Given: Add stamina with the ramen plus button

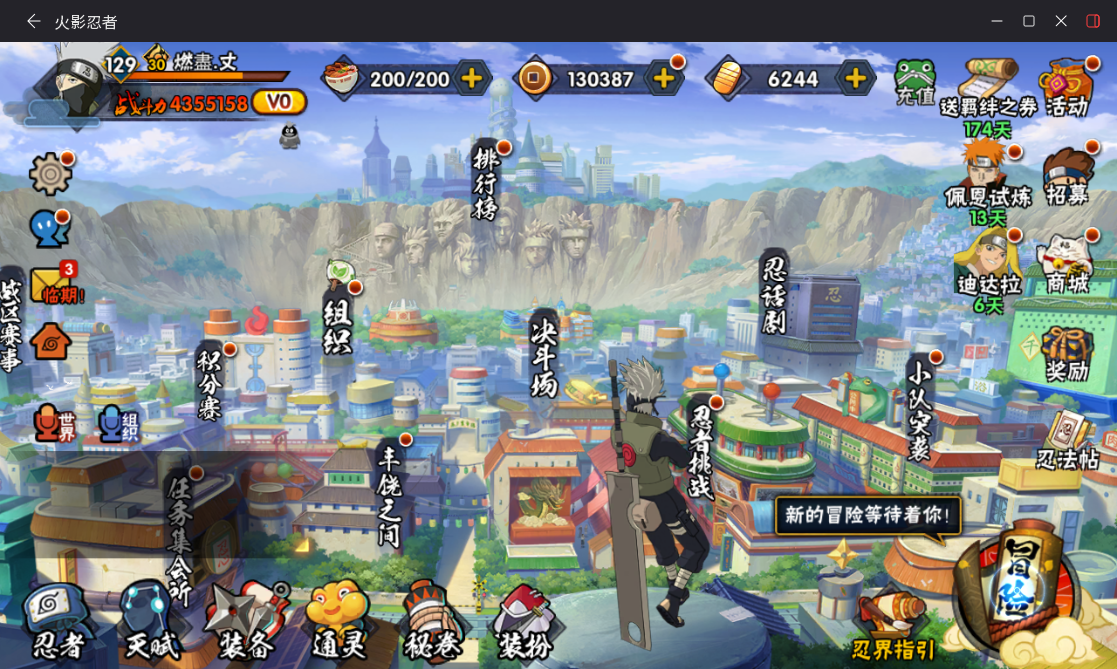Looking at the screenshot, I should coord(471,78).
